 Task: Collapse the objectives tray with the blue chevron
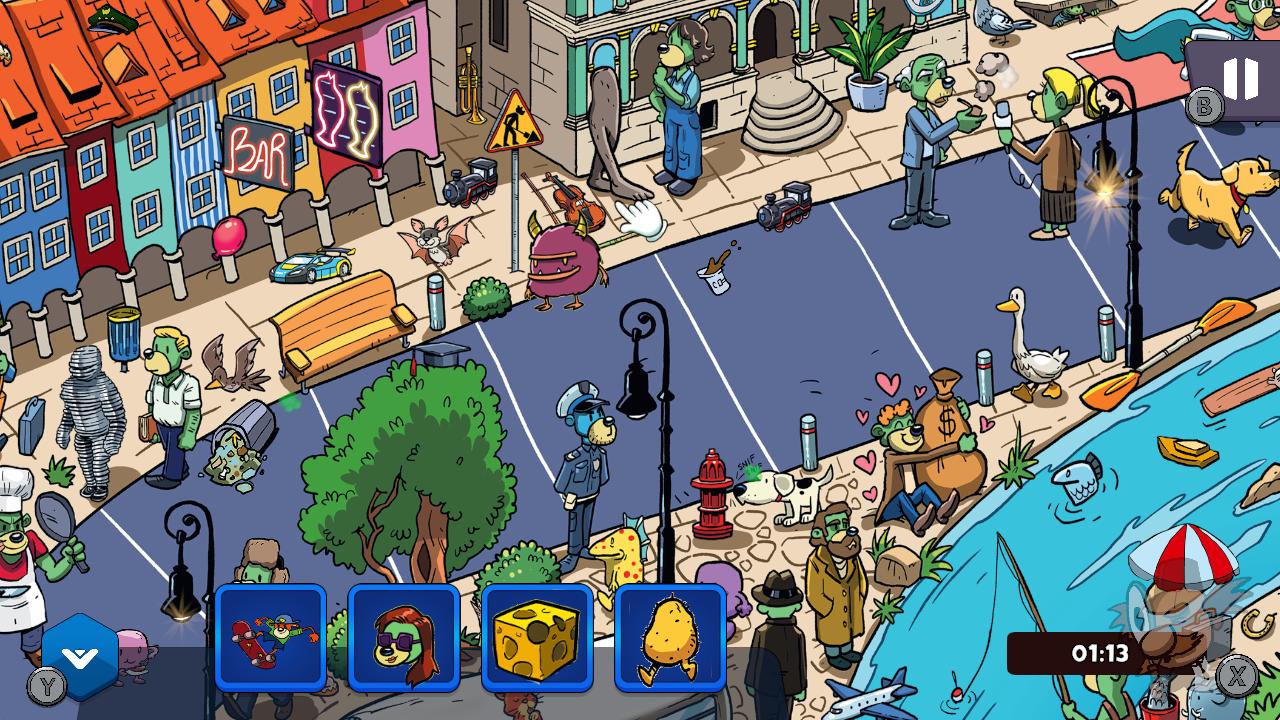pyautogui.click(x=78, y=656)
